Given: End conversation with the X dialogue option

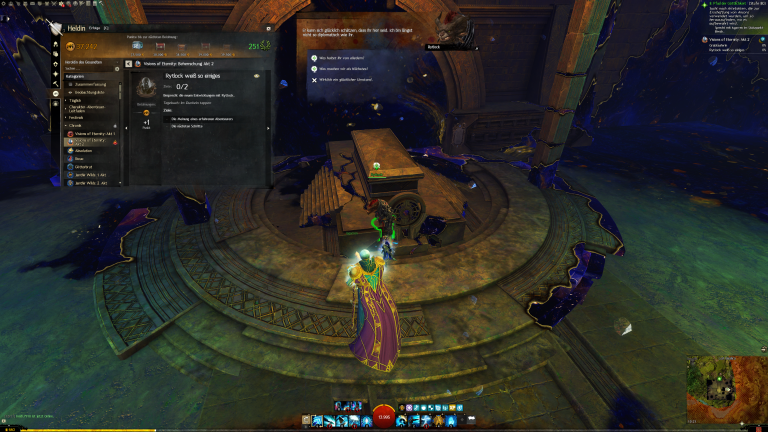Looking at the screenshot, I should tap(347, 79).
